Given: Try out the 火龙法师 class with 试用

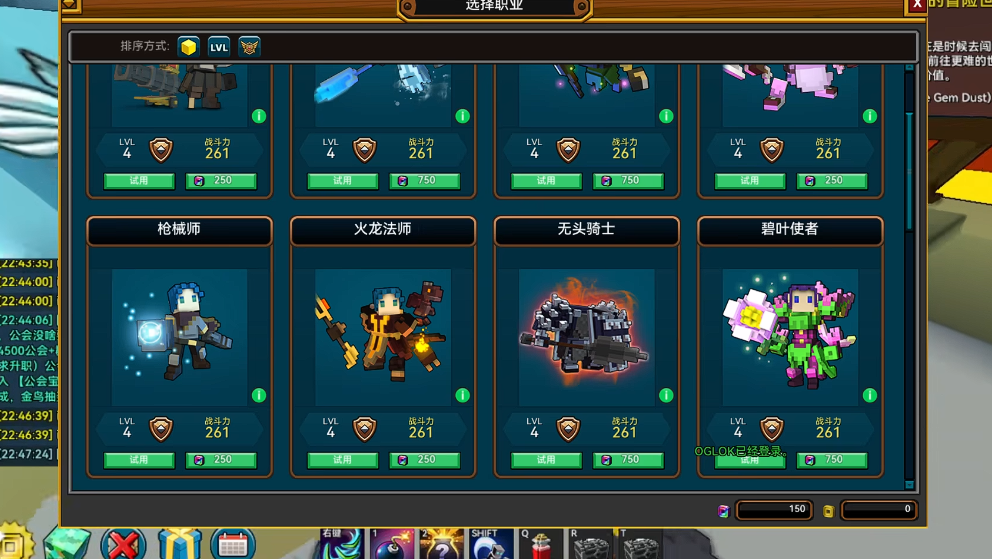Looking at the screenshot, I should point(343,460).
